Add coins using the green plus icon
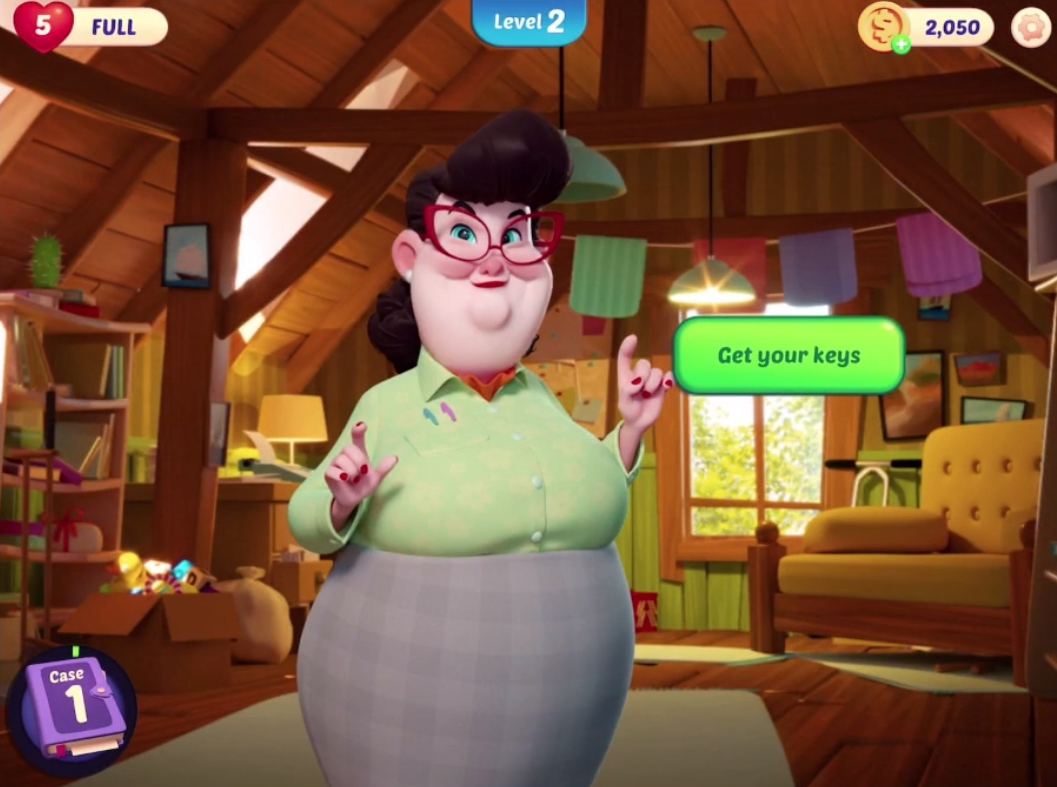Screen dimensions: 1057x787 [901, 44]
